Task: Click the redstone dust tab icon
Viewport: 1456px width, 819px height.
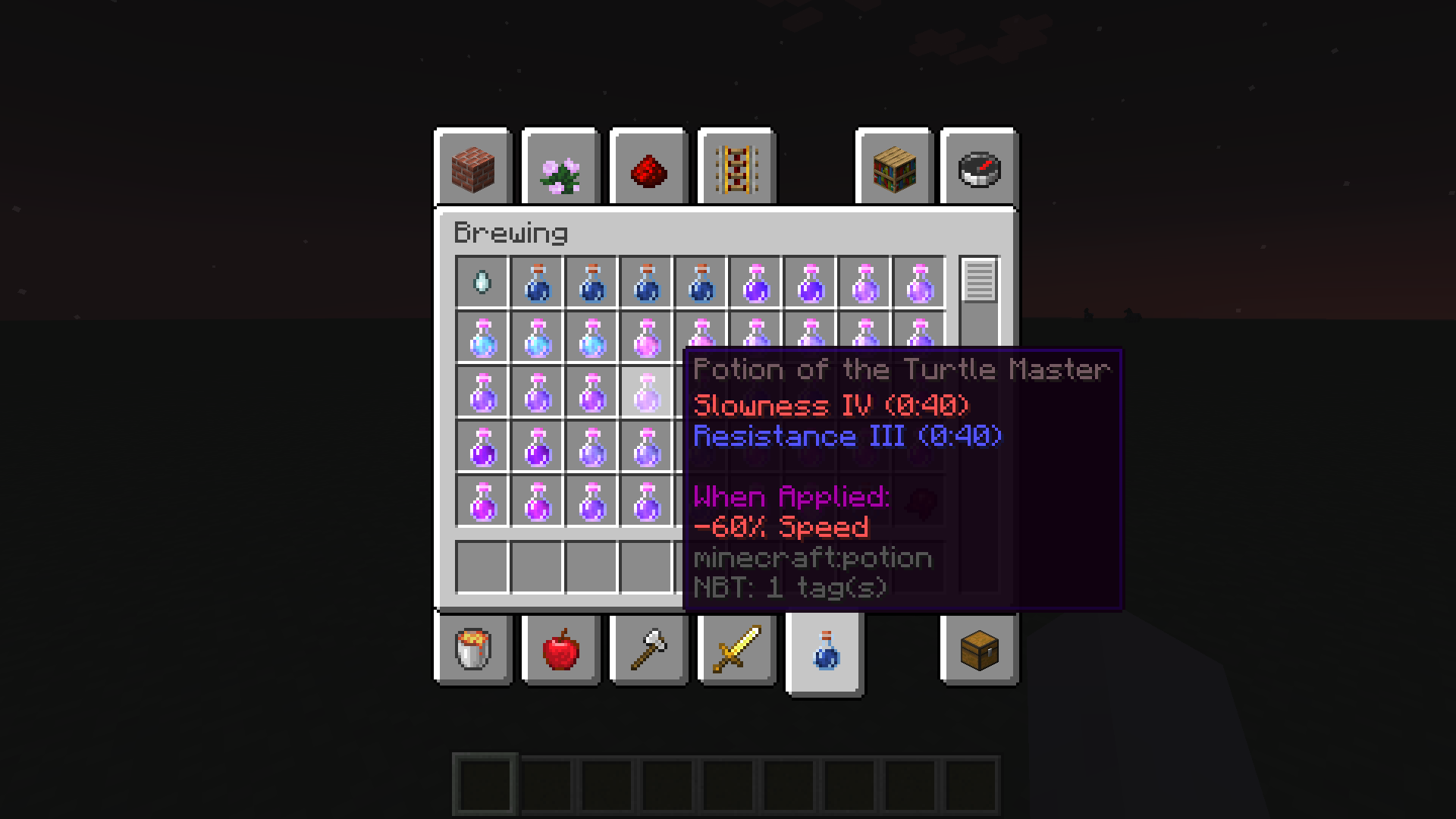Action: pos(648,168)
